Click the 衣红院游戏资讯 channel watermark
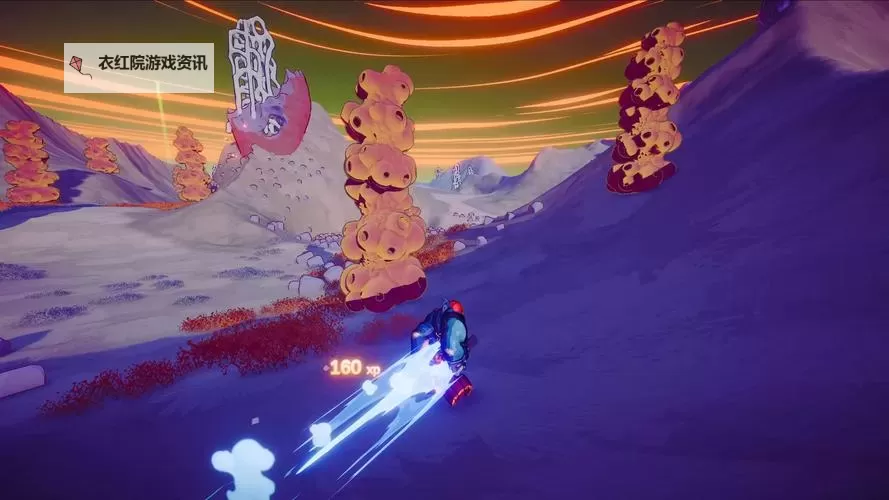The width and height of the screenshot is (889, 500). tap(139, 67)
